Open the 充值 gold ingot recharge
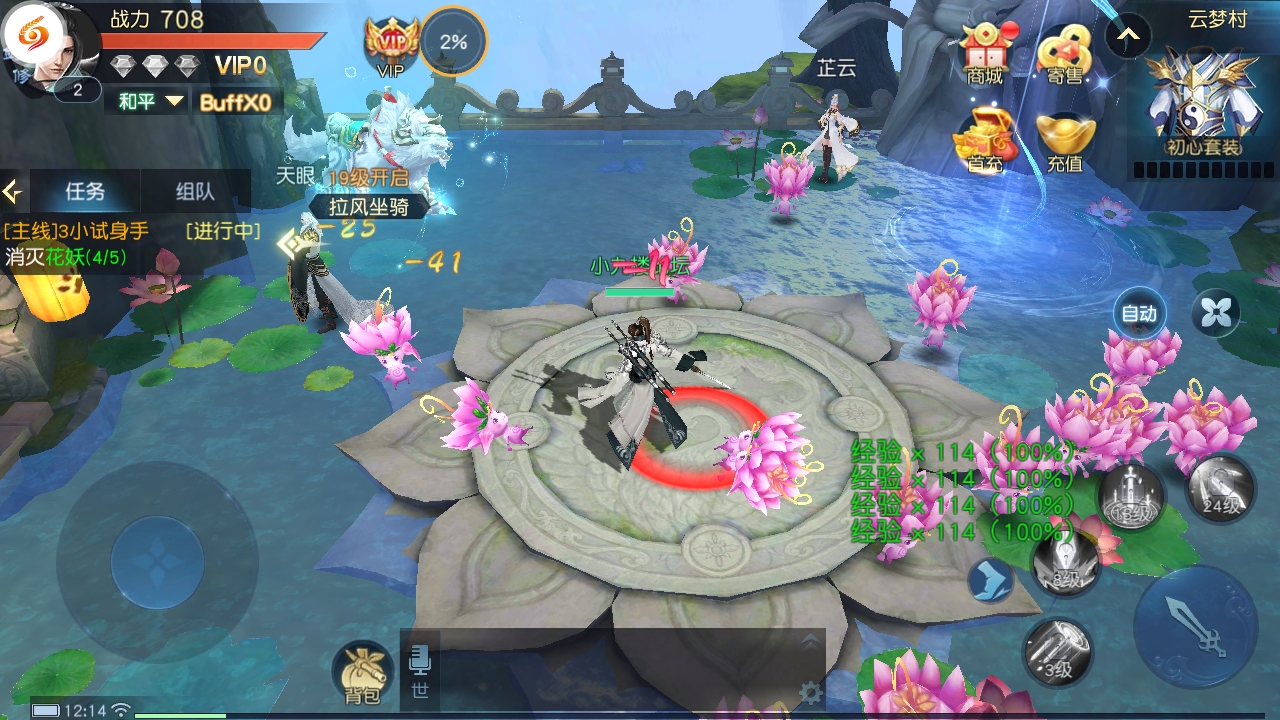Screen dimensions: 1280x720 pyautogui.click(x=1064, y=140)
